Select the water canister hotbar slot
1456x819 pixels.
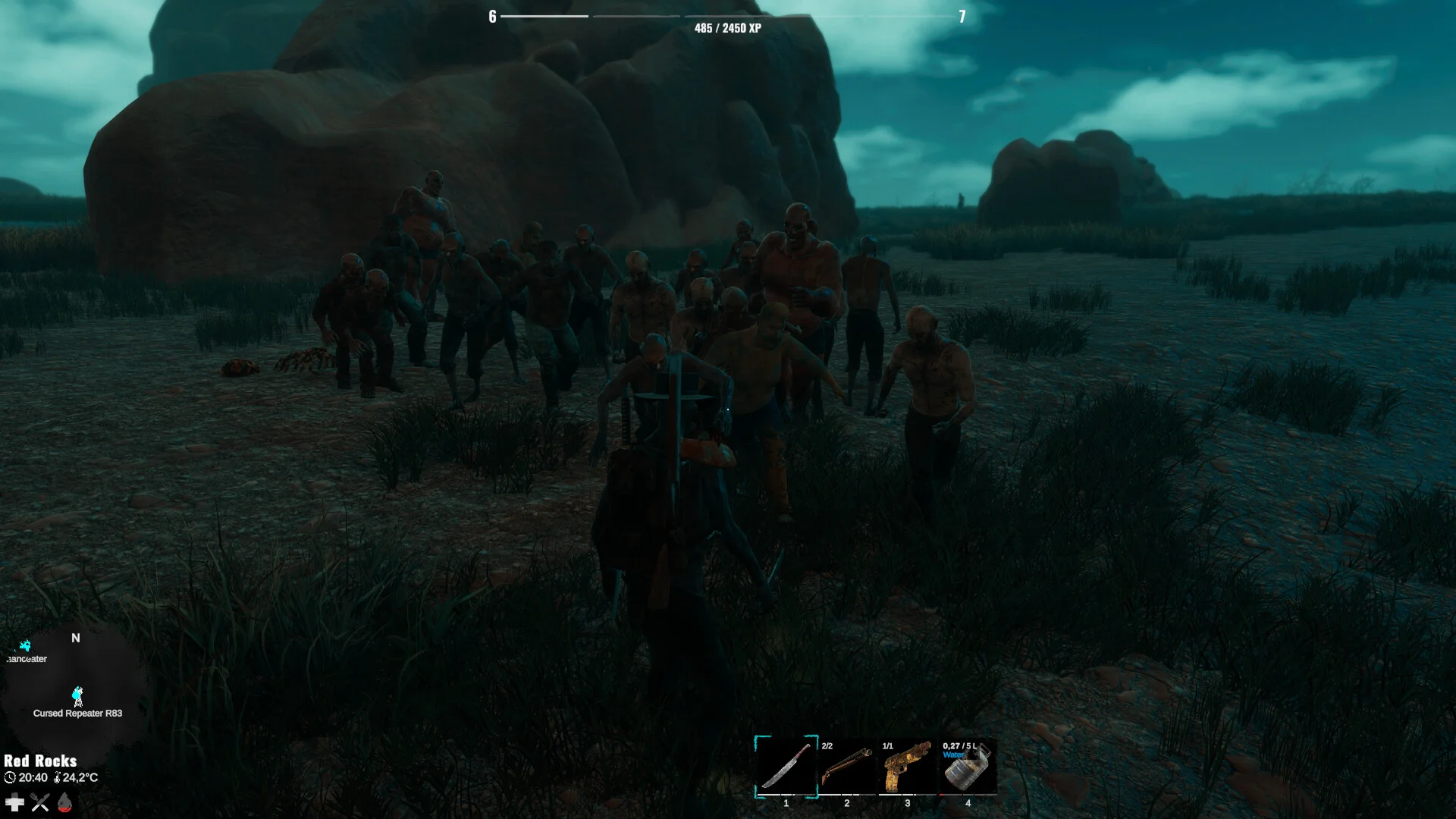click(968, 767)
